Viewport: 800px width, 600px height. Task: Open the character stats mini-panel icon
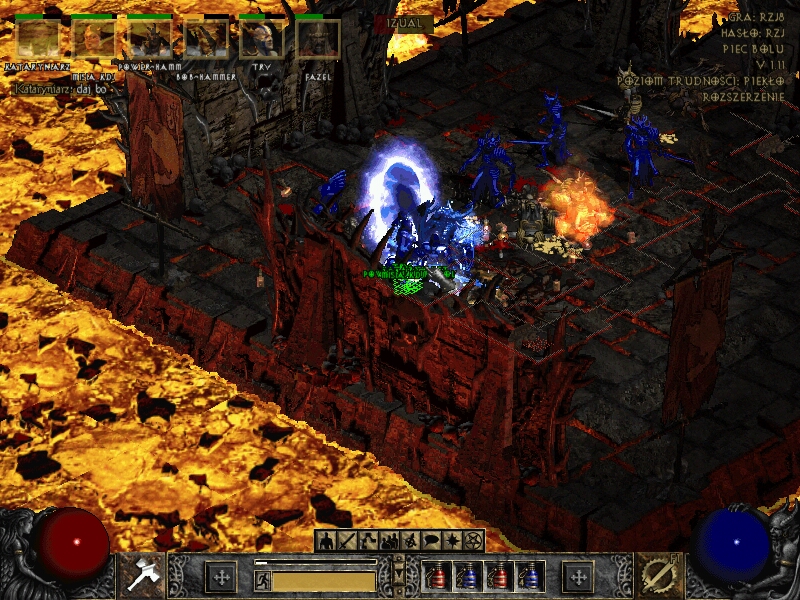pyautogui.click(x=327, y=541)
